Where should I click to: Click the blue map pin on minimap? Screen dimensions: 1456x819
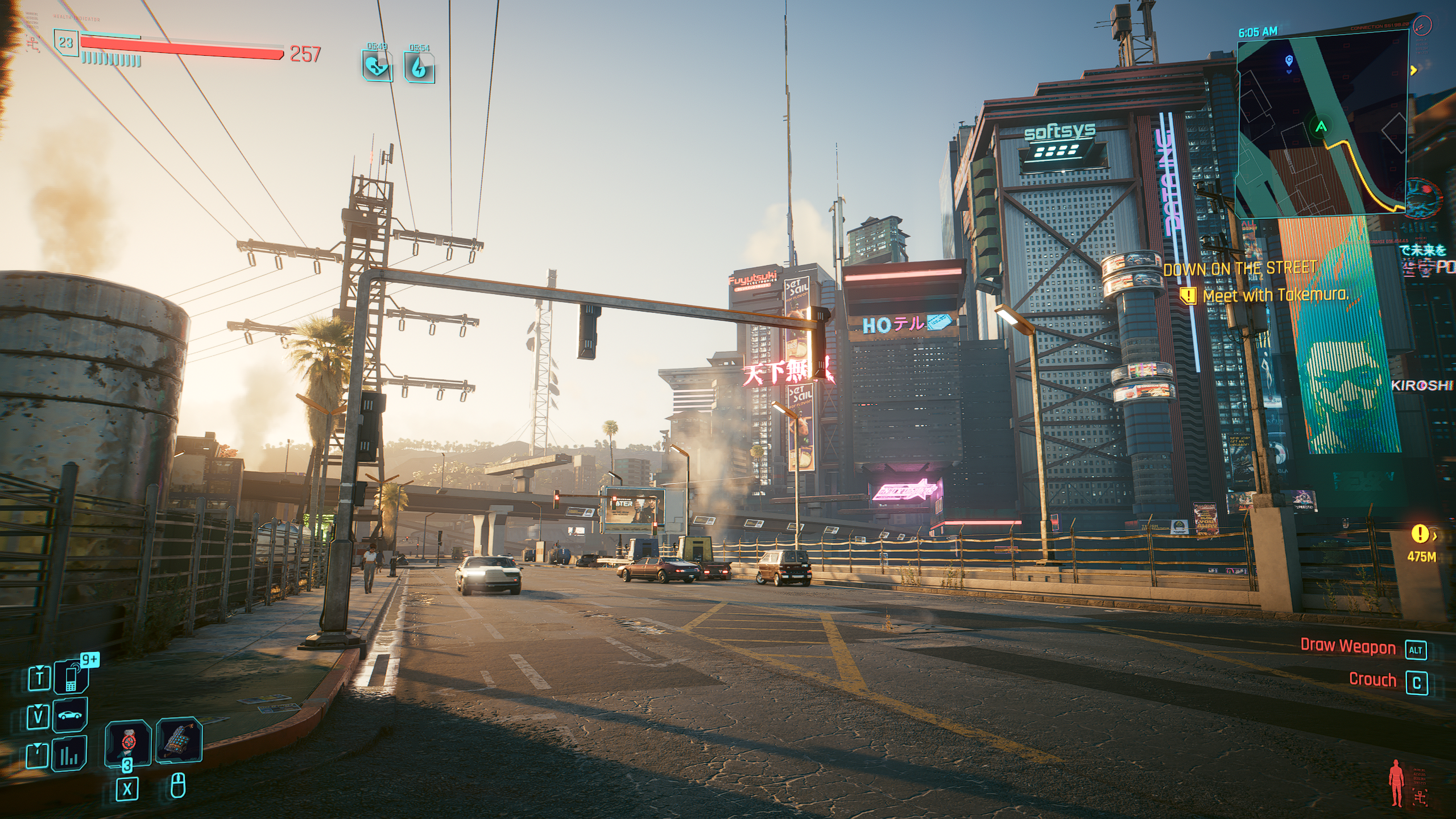click(1289, 60)
